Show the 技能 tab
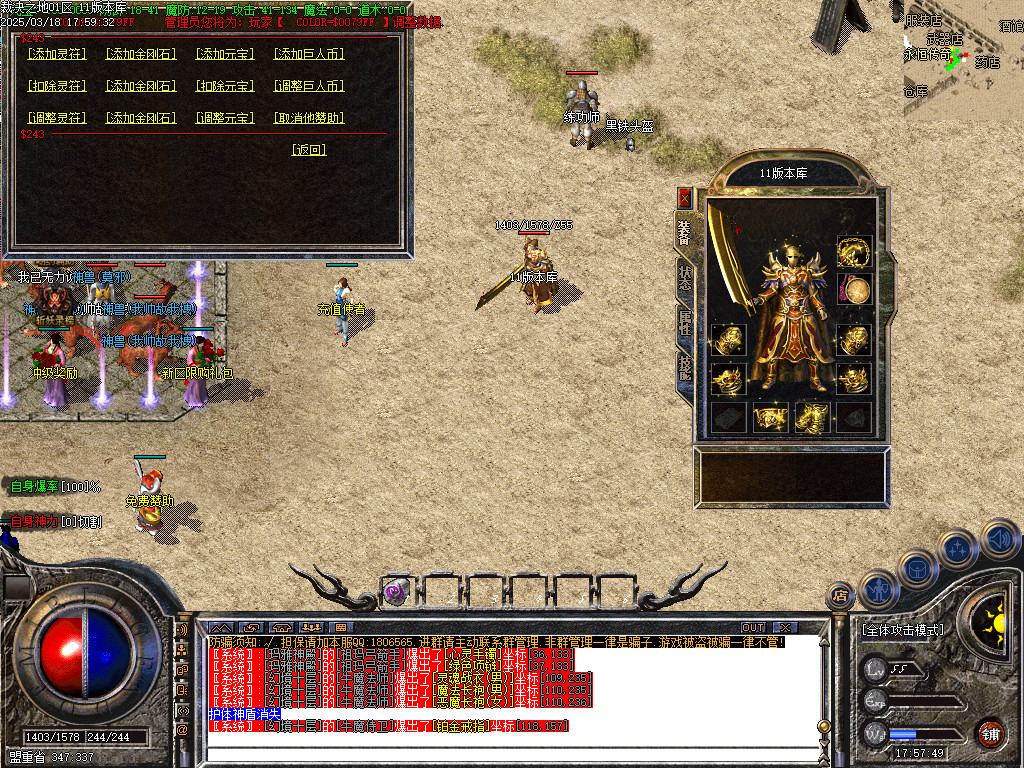This screenshot has width=1024, height=768. click(x=685, y=367)
